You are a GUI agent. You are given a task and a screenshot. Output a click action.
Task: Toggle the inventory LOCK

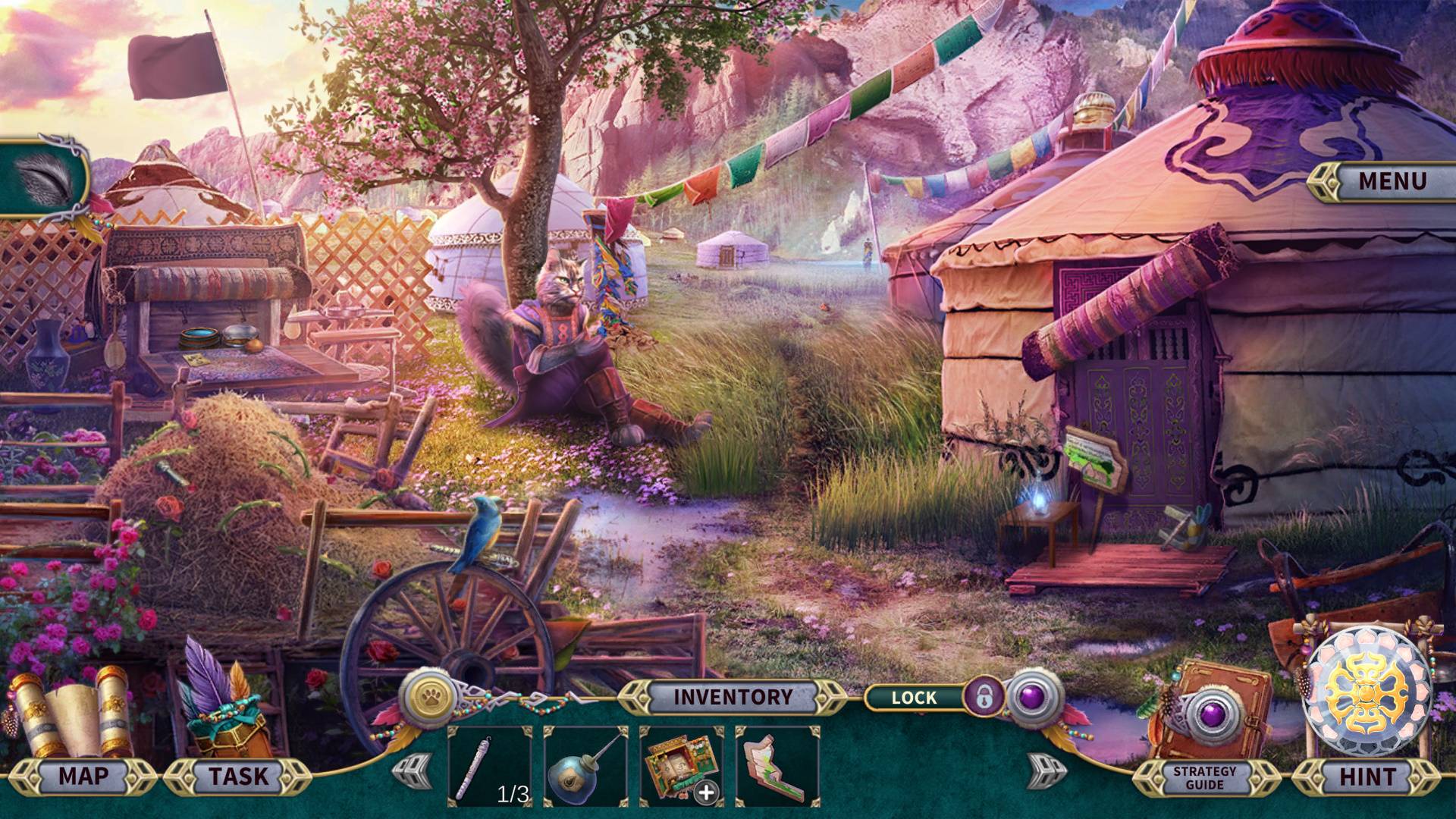point(984,696)
